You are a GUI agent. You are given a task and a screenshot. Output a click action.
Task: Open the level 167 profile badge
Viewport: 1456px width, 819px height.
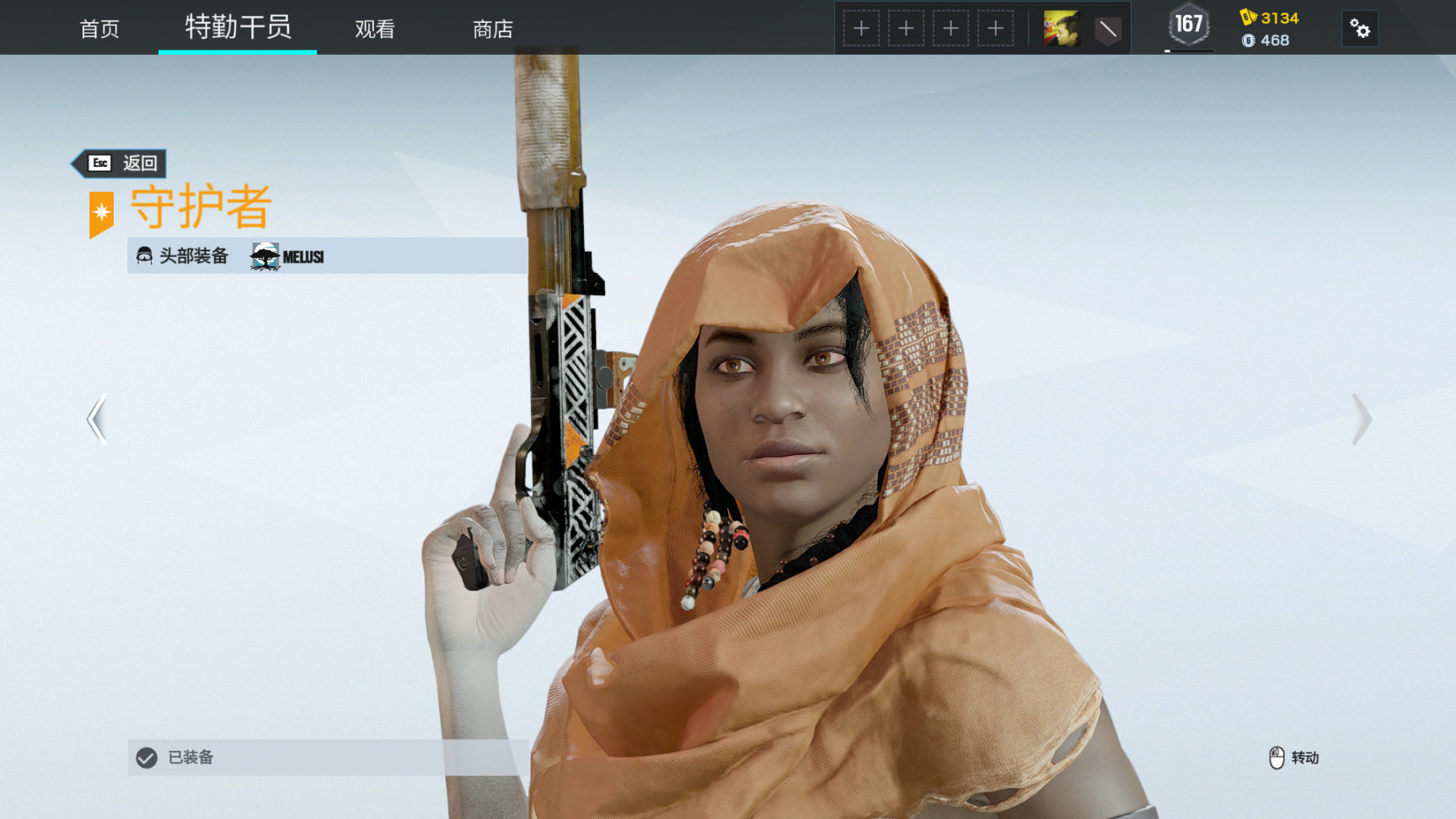click(x=1189, y=25)
